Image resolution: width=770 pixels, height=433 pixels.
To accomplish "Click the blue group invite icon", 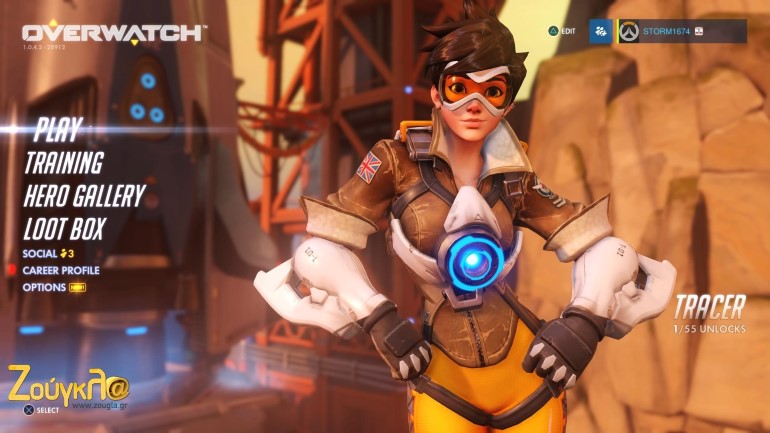I will point(600,31).
